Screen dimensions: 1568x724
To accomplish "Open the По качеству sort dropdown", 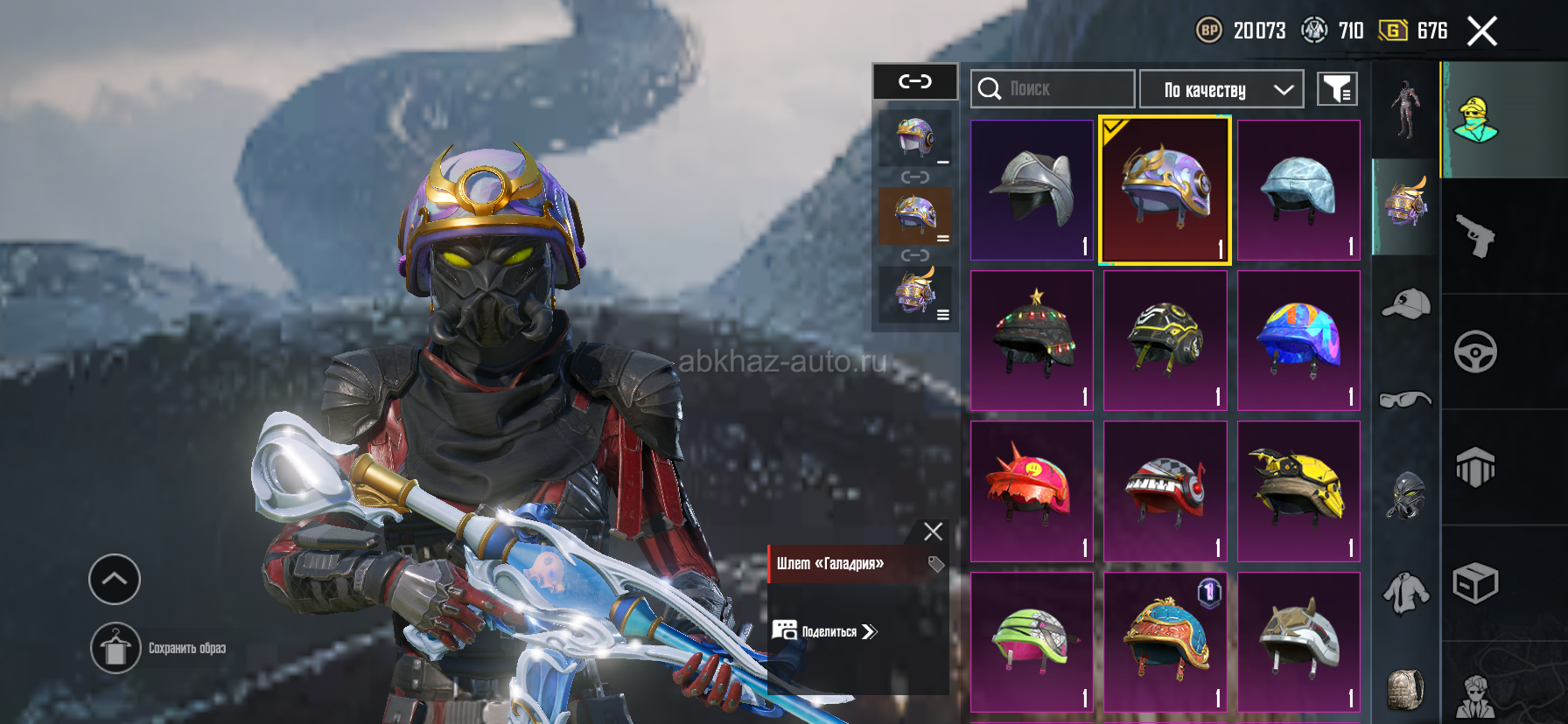I will click(1221, 89).
